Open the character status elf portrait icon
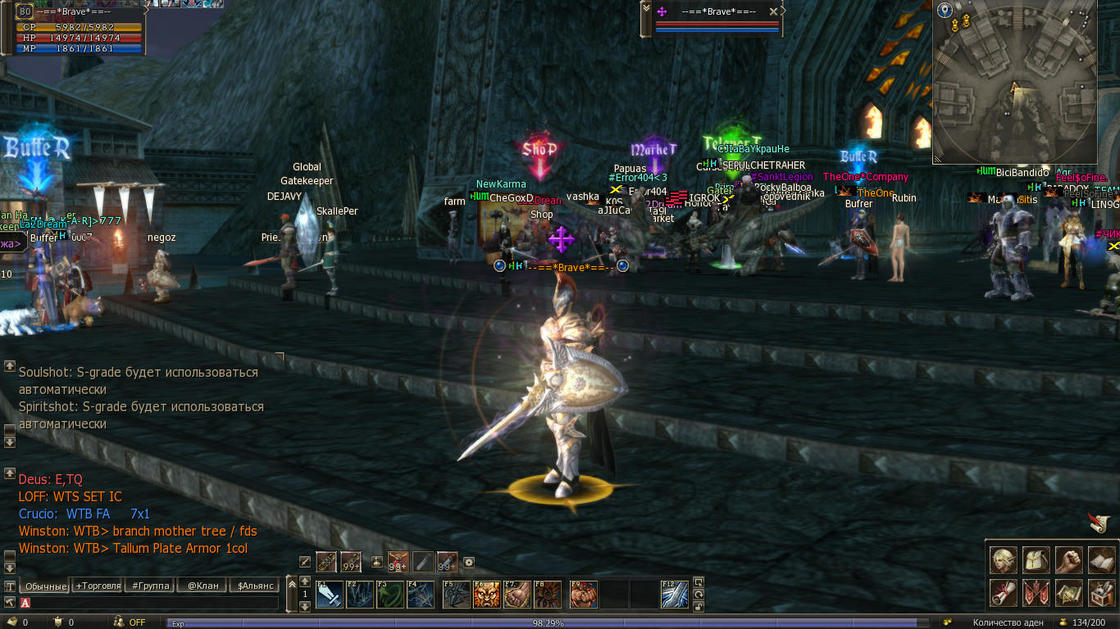 pyautogui.click(x=1003, y=560)
